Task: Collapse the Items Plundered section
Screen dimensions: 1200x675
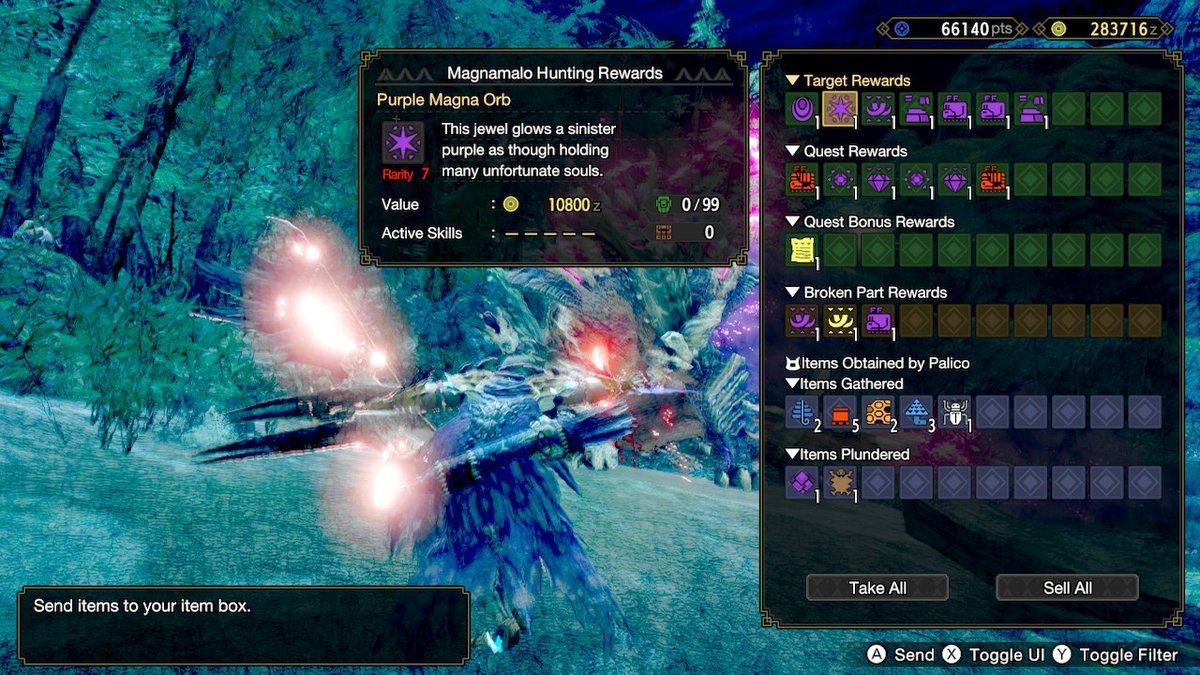Action: [x=847, y=455]
